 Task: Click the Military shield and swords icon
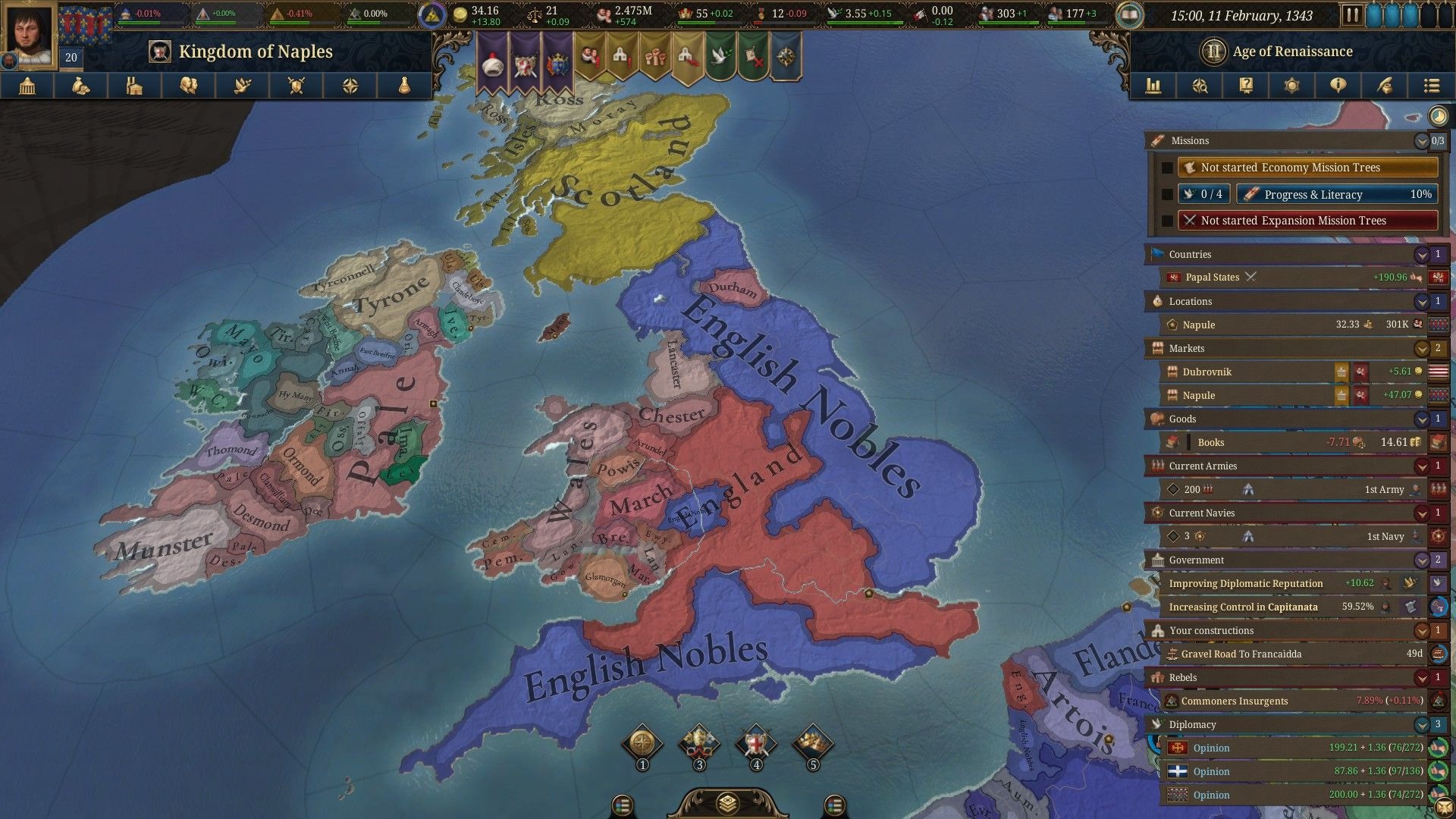(297, 86)
